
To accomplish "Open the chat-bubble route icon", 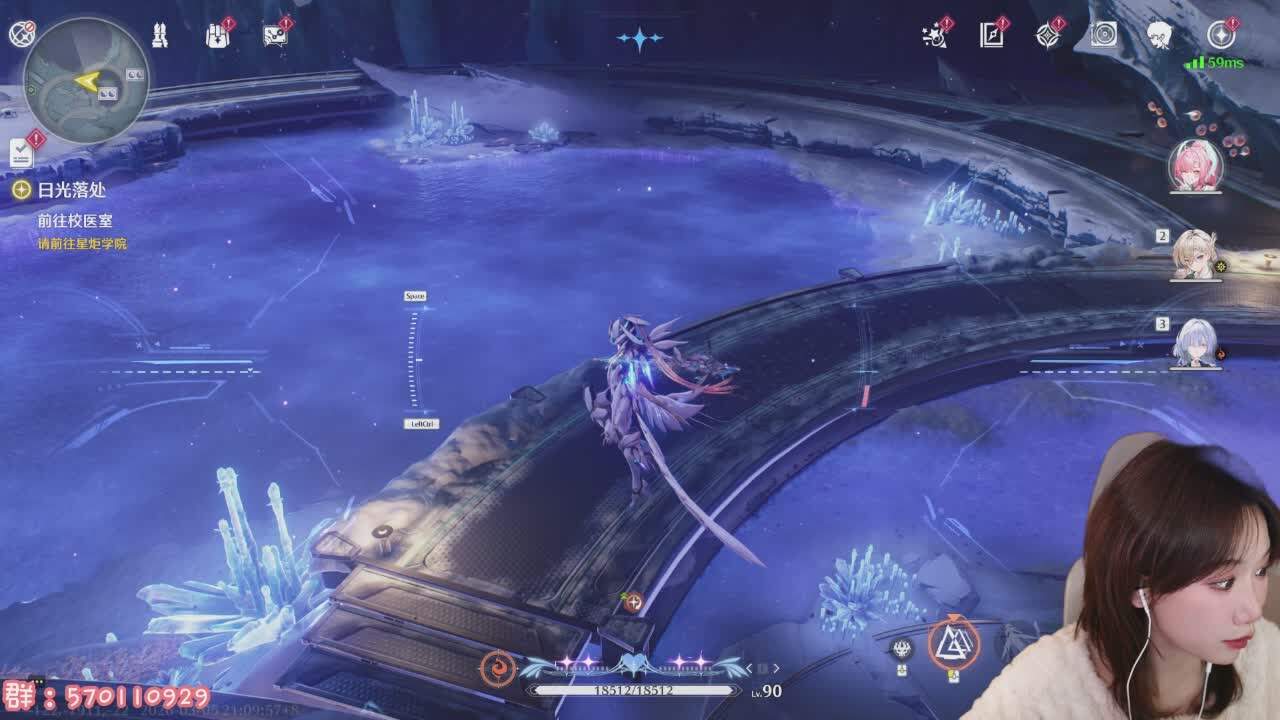I will [x=274, y=35].
